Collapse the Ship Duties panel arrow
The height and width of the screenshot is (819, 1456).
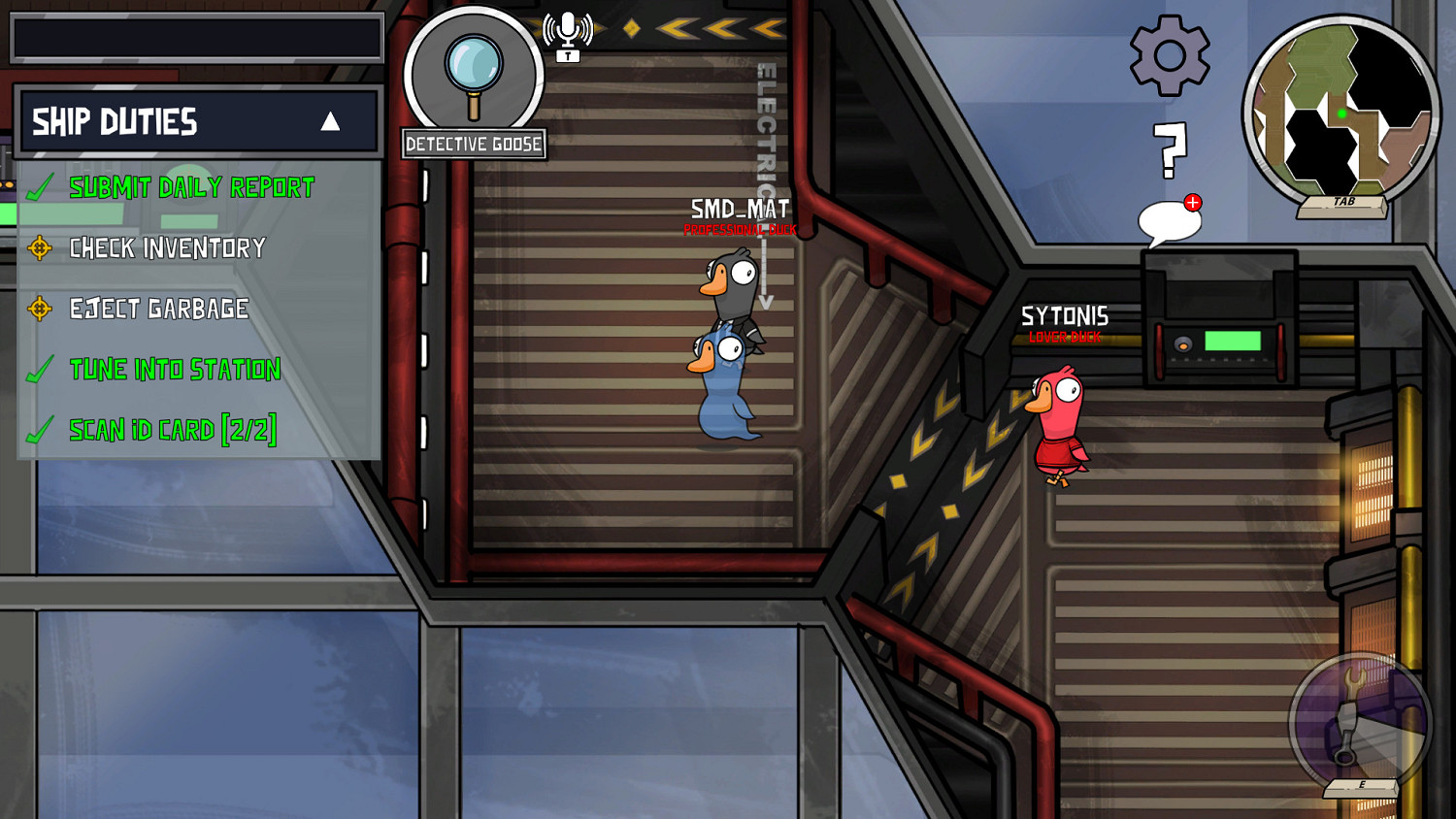(x=330, y=120)
